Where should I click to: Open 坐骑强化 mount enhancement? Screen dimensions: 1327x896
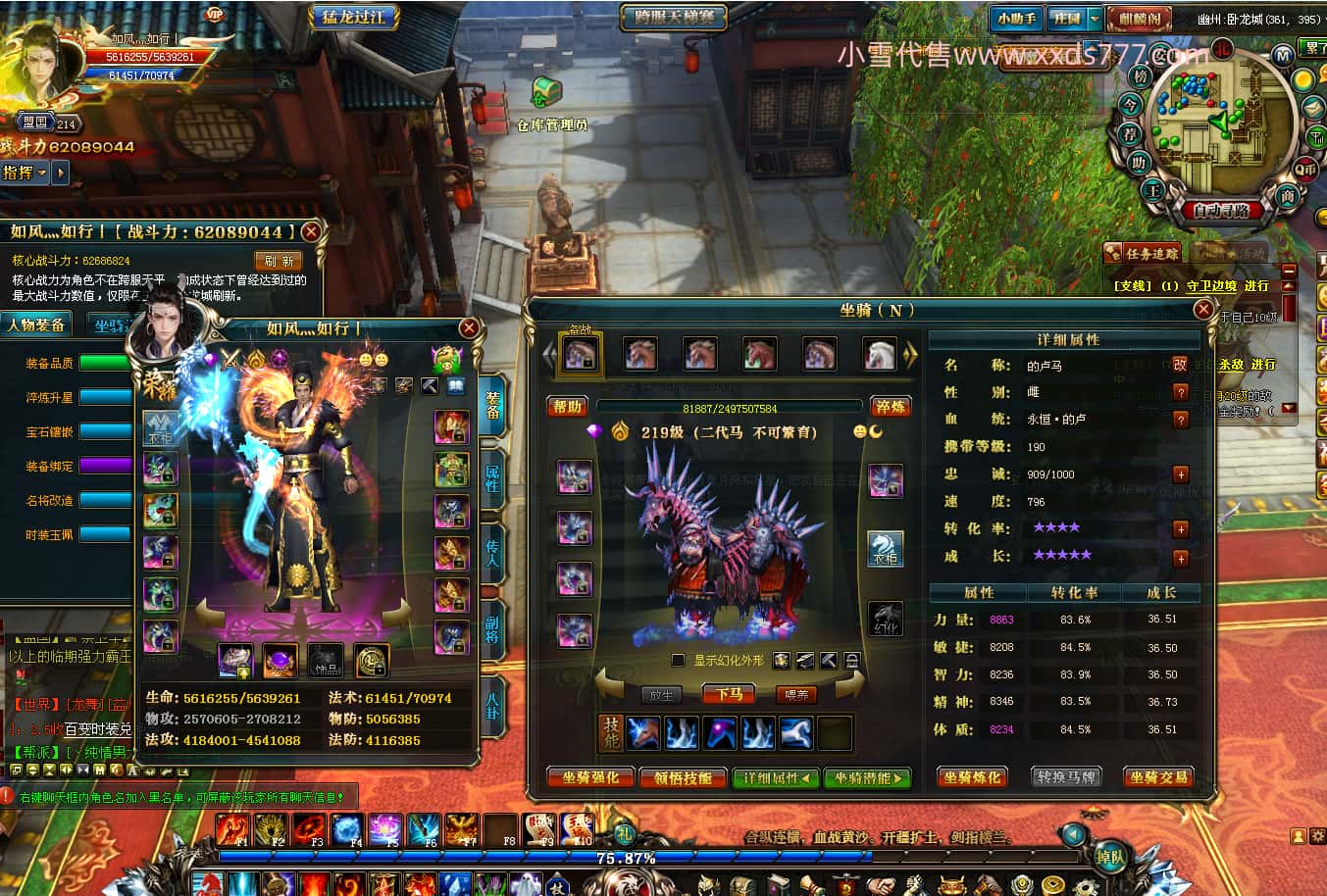click(590, 777)
